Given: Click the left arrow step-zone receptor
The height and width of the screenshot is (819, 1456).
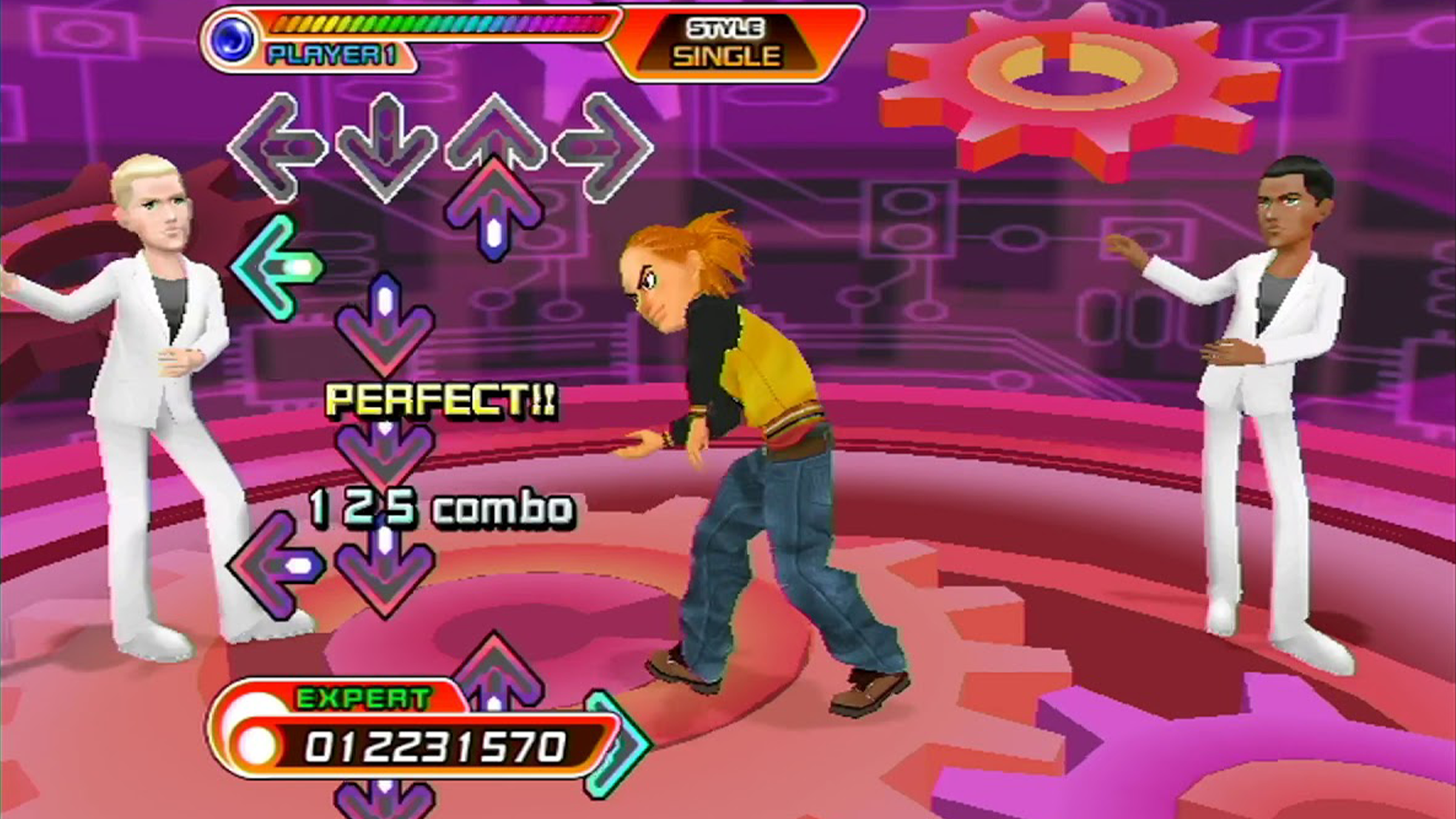Looking at the screenshot, I should tap(277, 147).
